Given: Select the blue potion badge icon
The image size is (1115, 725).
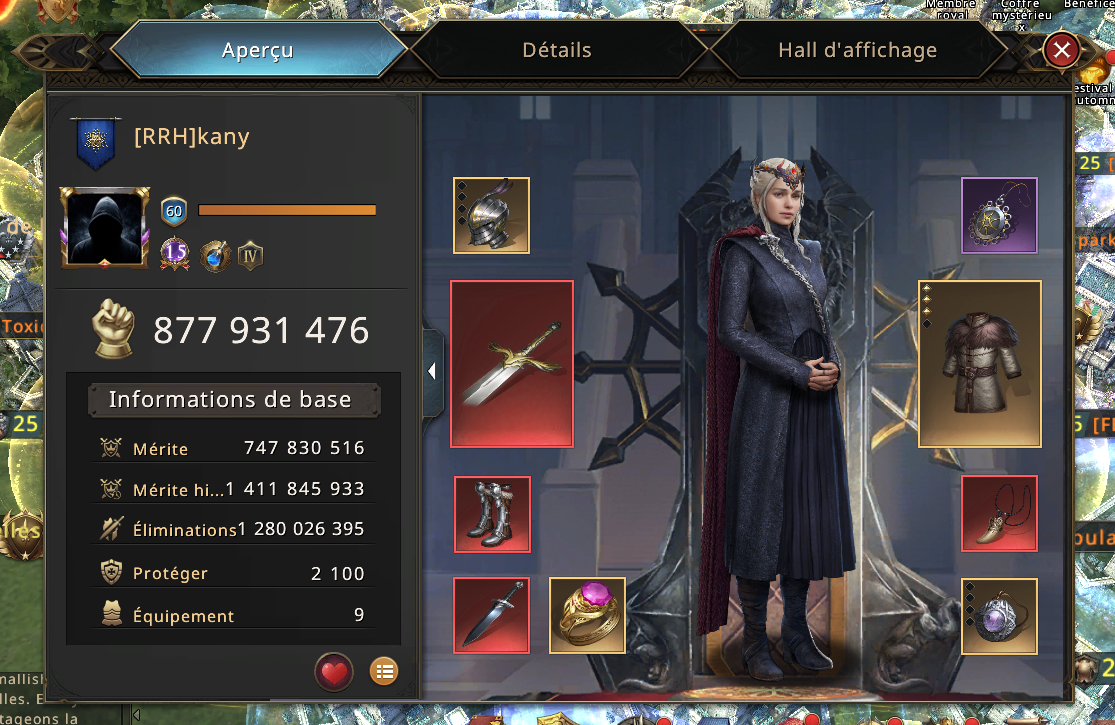Looking at the screenshot, I should (x=214, y=255).
